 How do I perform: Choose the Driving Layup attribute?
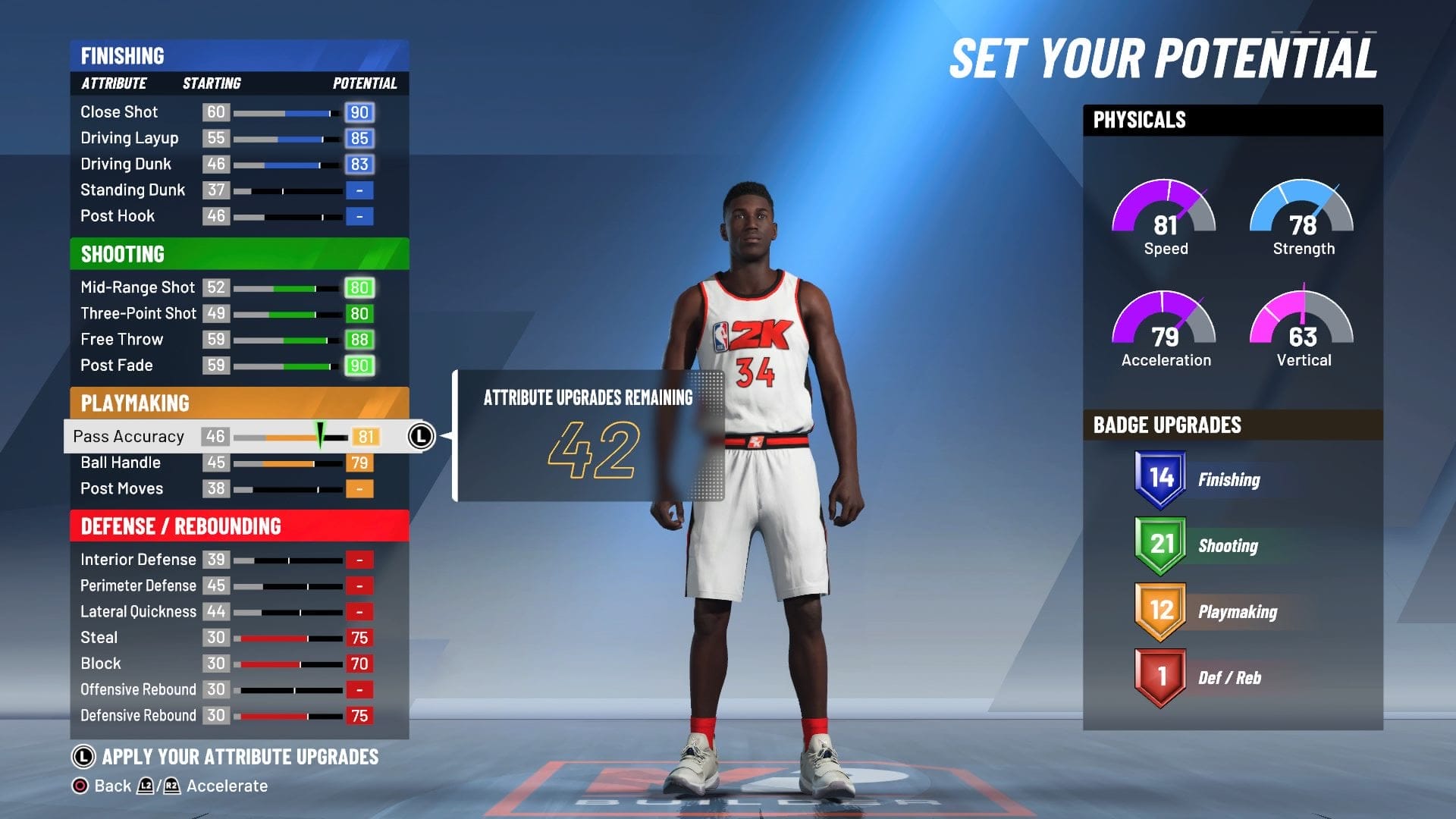227,138
